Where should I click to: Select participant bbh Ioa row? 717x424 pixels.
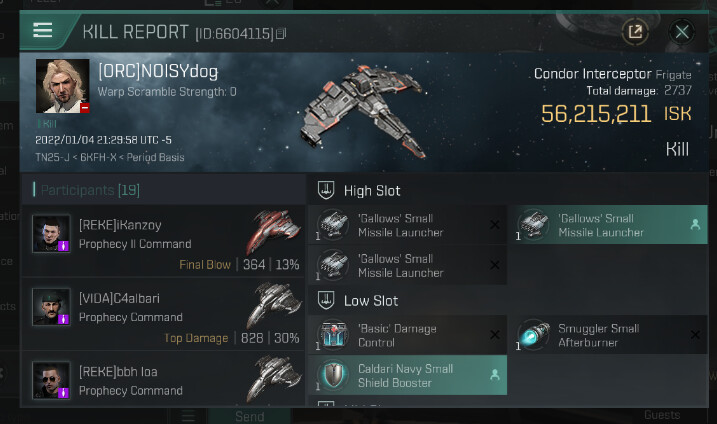(x=163, y=385)
